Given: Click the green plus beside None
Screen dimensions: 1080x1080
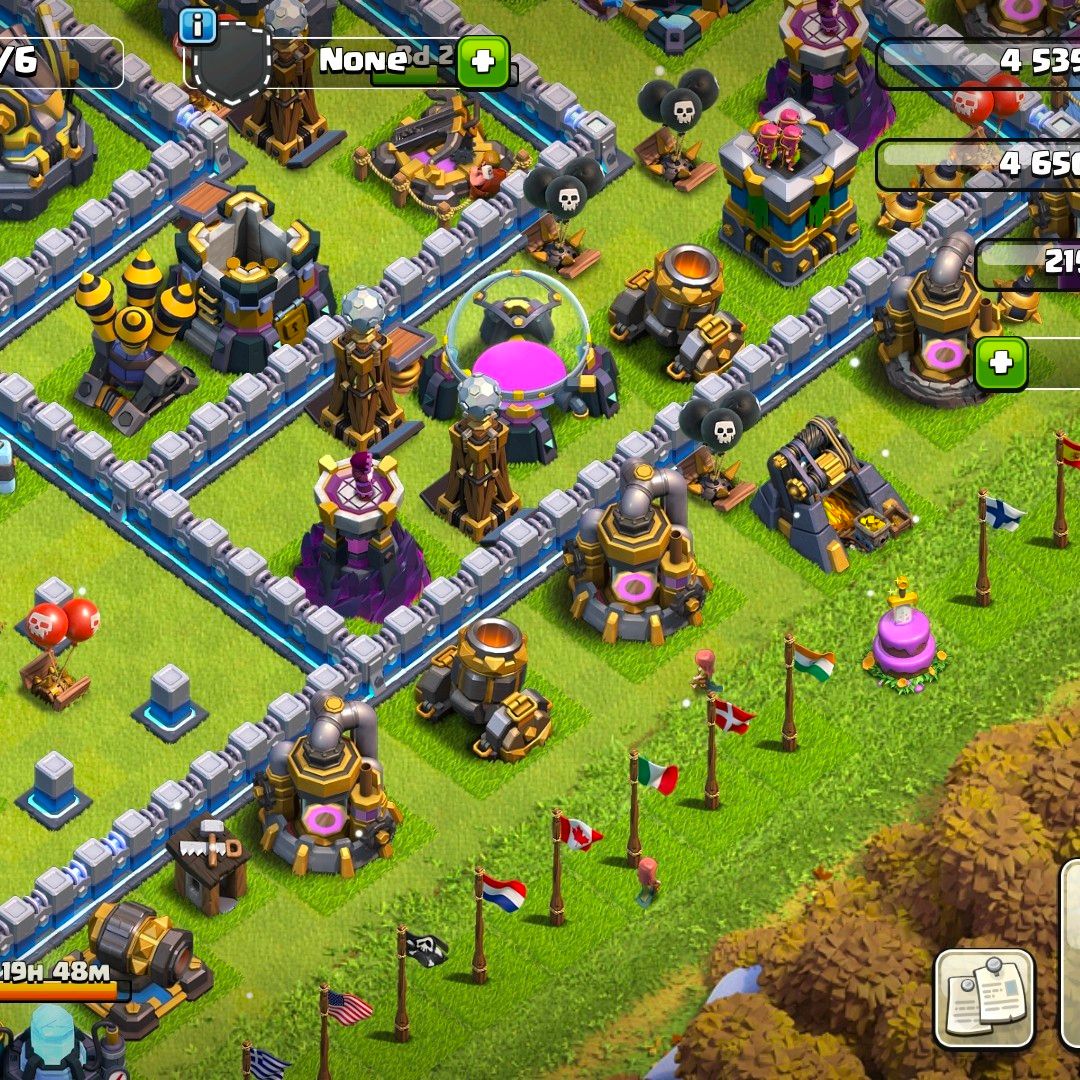Looking at the screenshot, I should (483, 62).
